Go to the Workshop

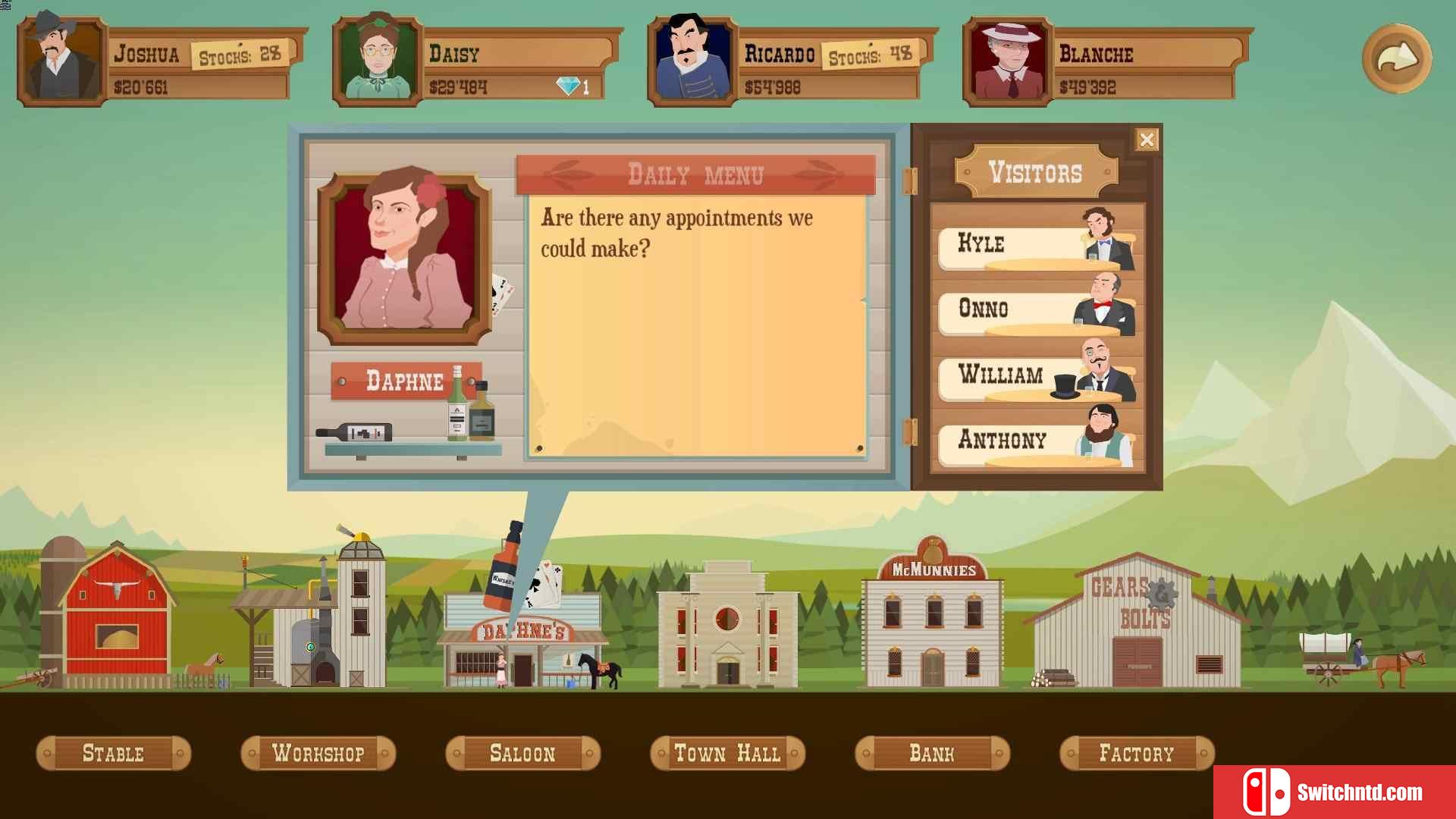click(x=318, y=754)
